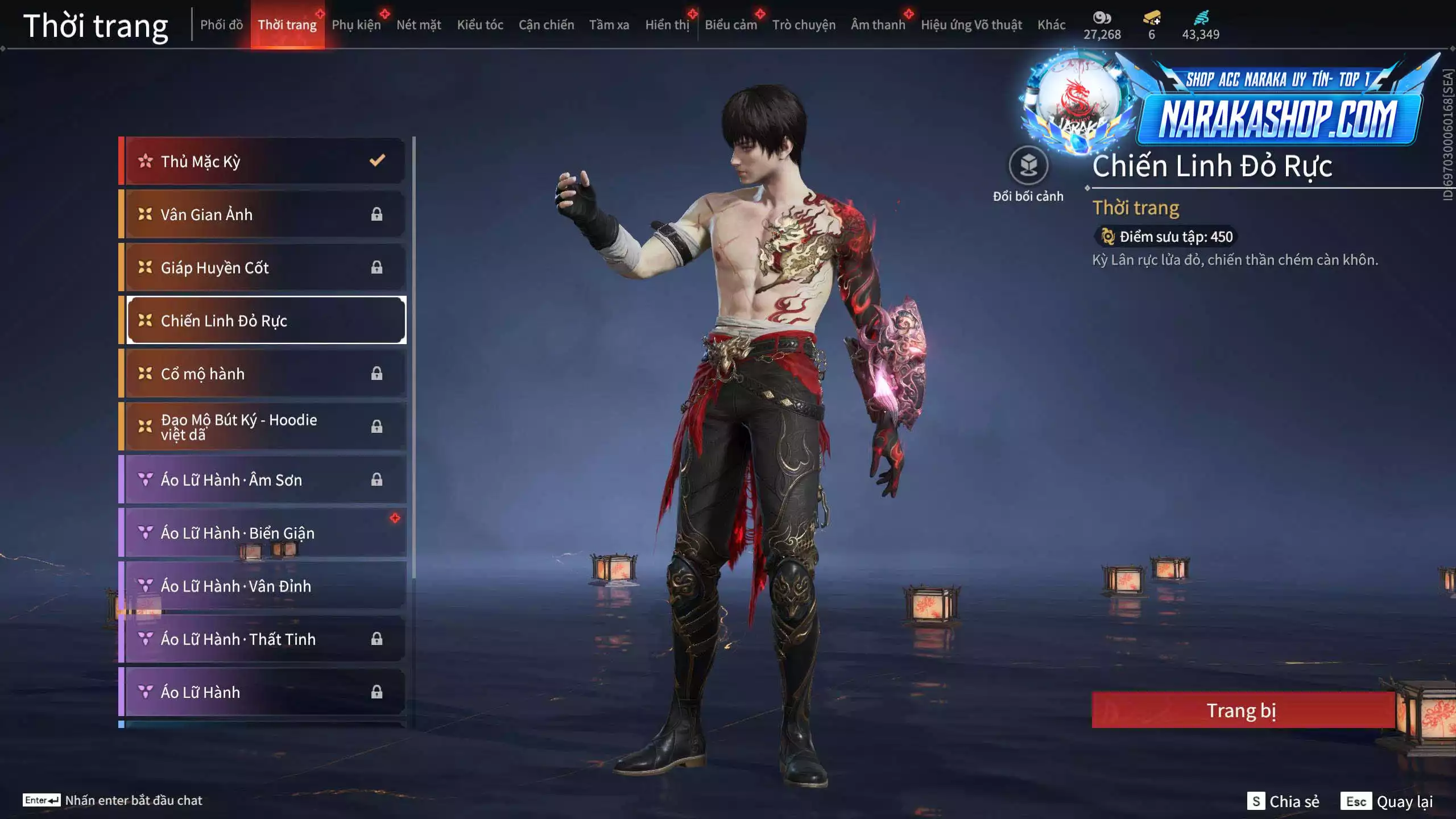Go back with the Quay lại button

pos(1387,801)
